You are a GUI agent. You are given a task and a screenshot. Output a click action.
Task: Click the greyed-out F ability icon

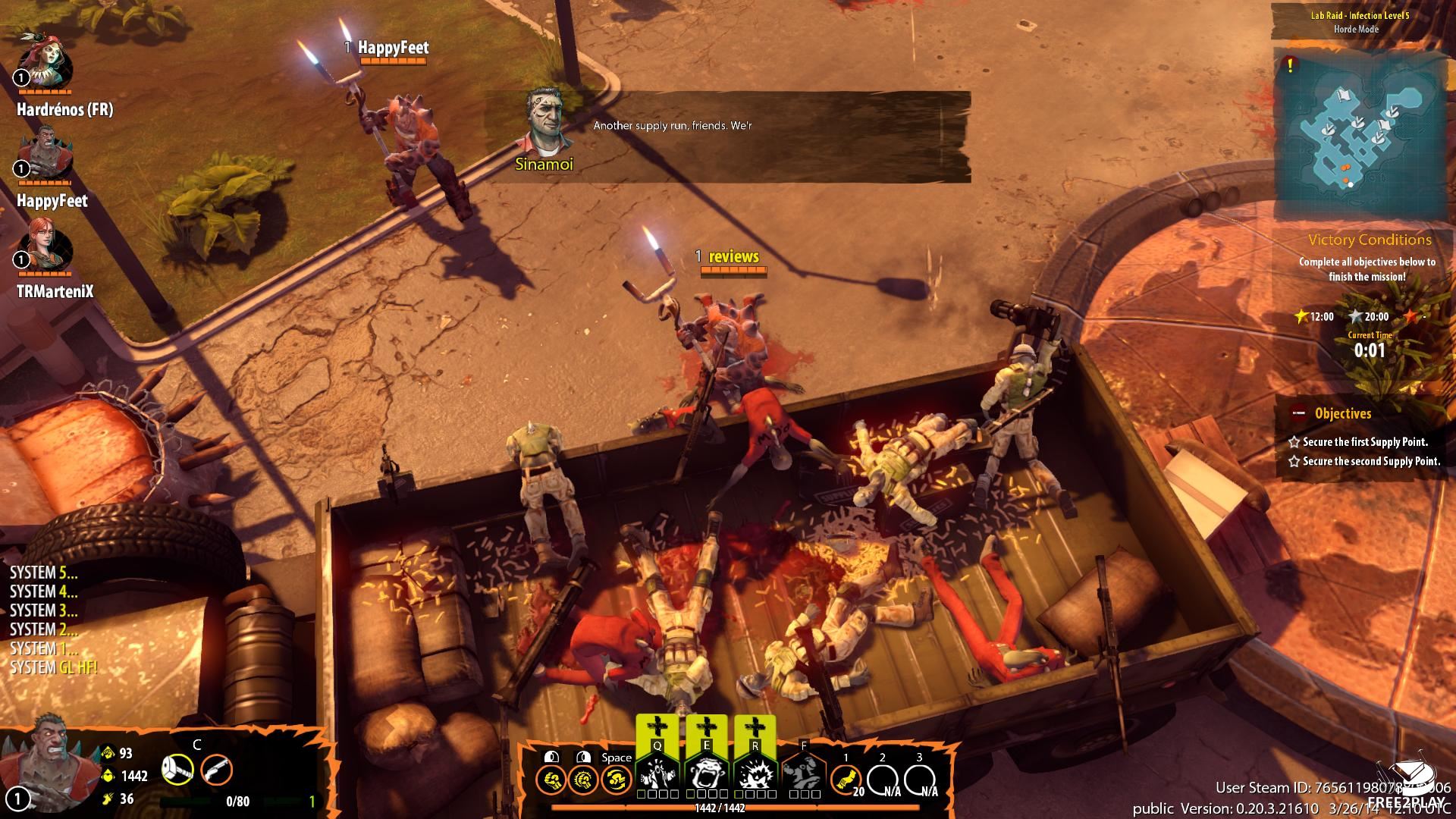coord(804,772)
